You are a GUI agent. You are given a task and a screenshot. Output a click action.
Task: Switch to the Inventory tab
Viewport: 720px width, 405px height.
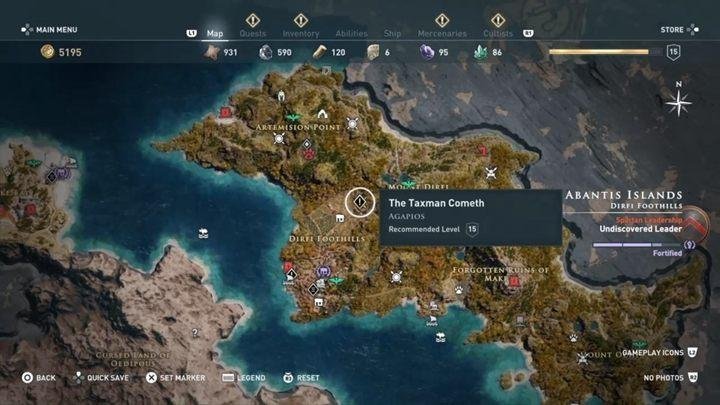click(x=300, y=33)
